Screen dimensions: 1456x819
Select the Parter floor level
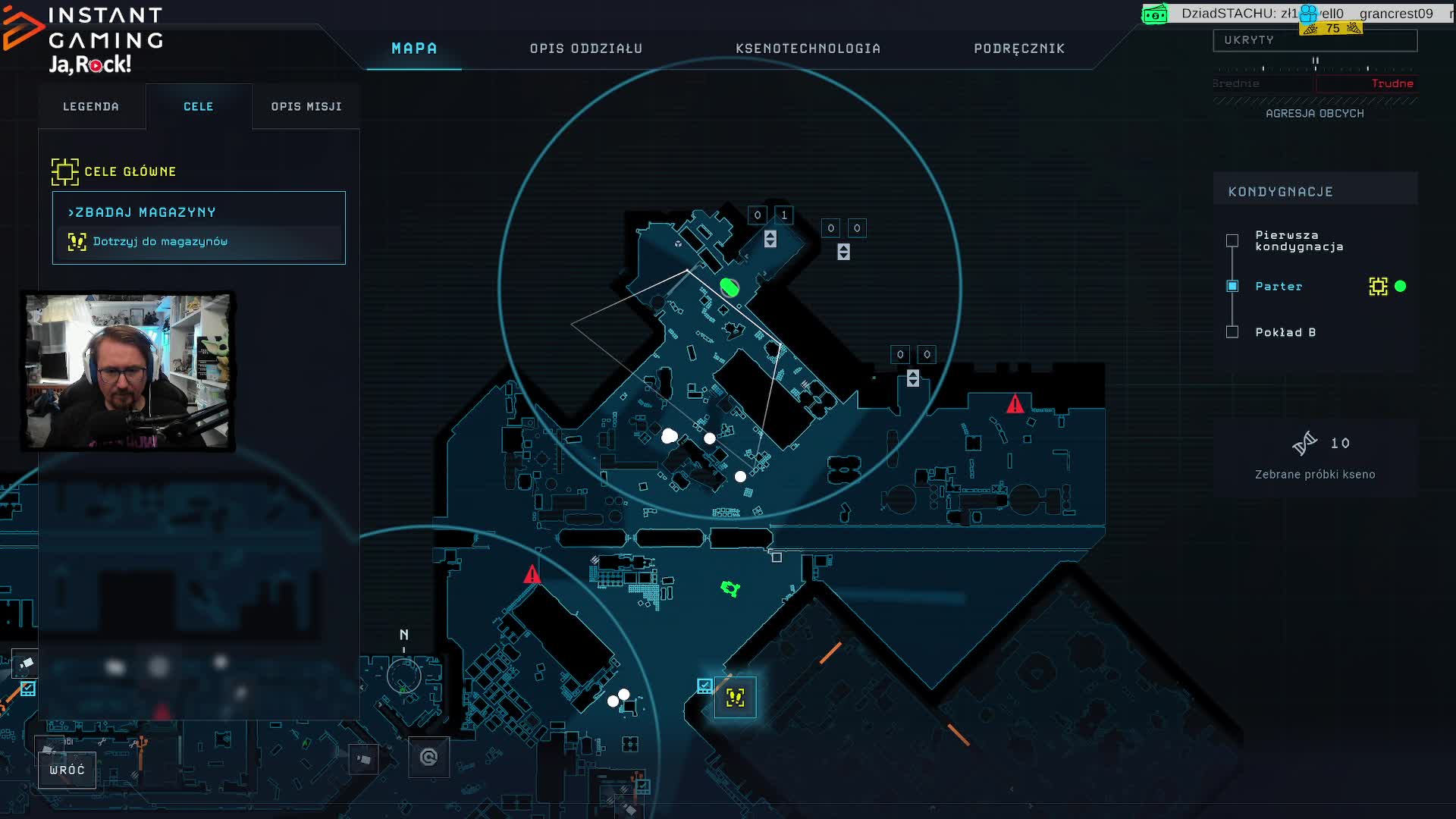point(1233,287)
